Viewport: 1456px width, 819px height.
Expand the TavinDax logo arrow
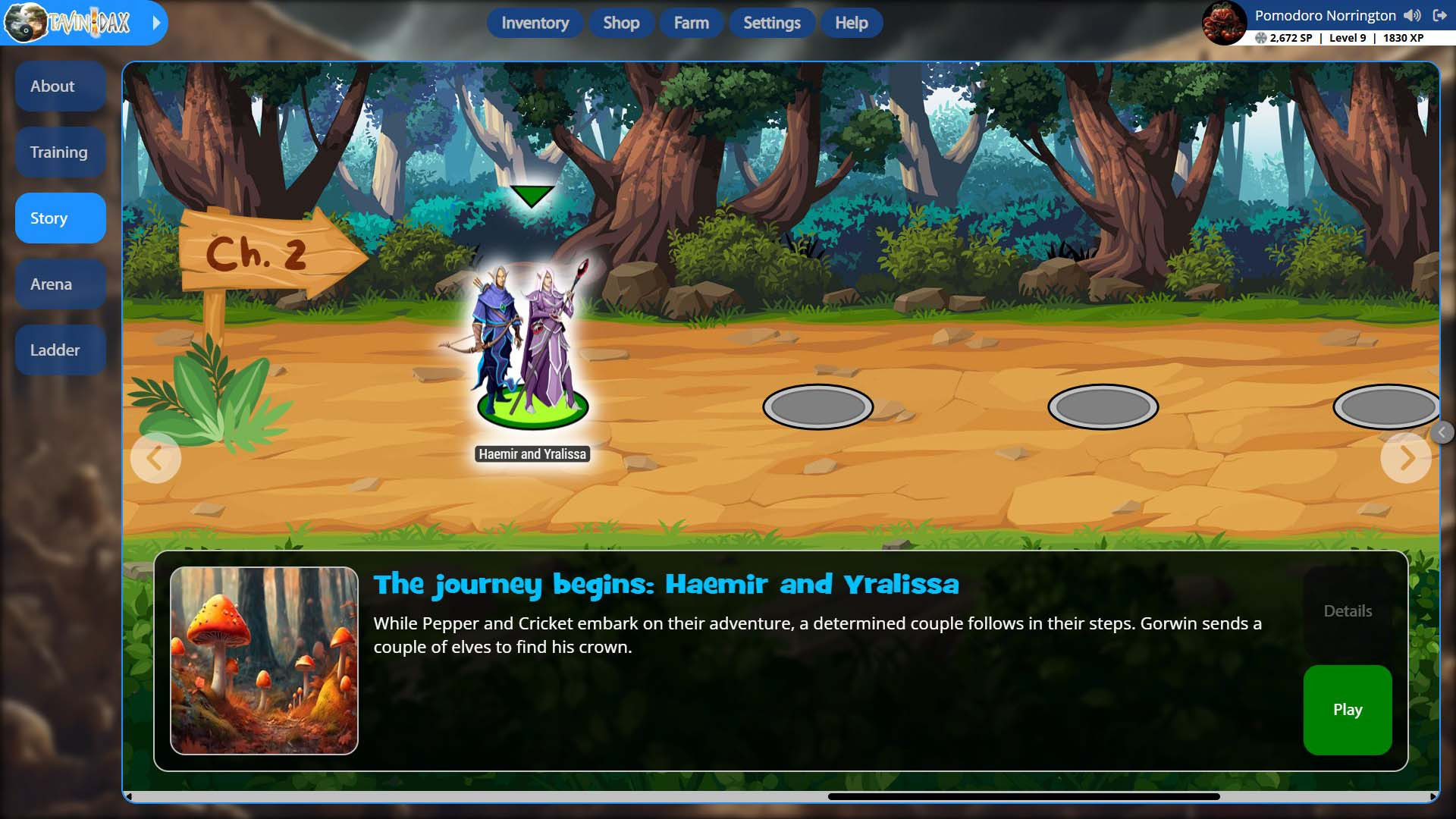pyautogui.click(x=156, y=23)
